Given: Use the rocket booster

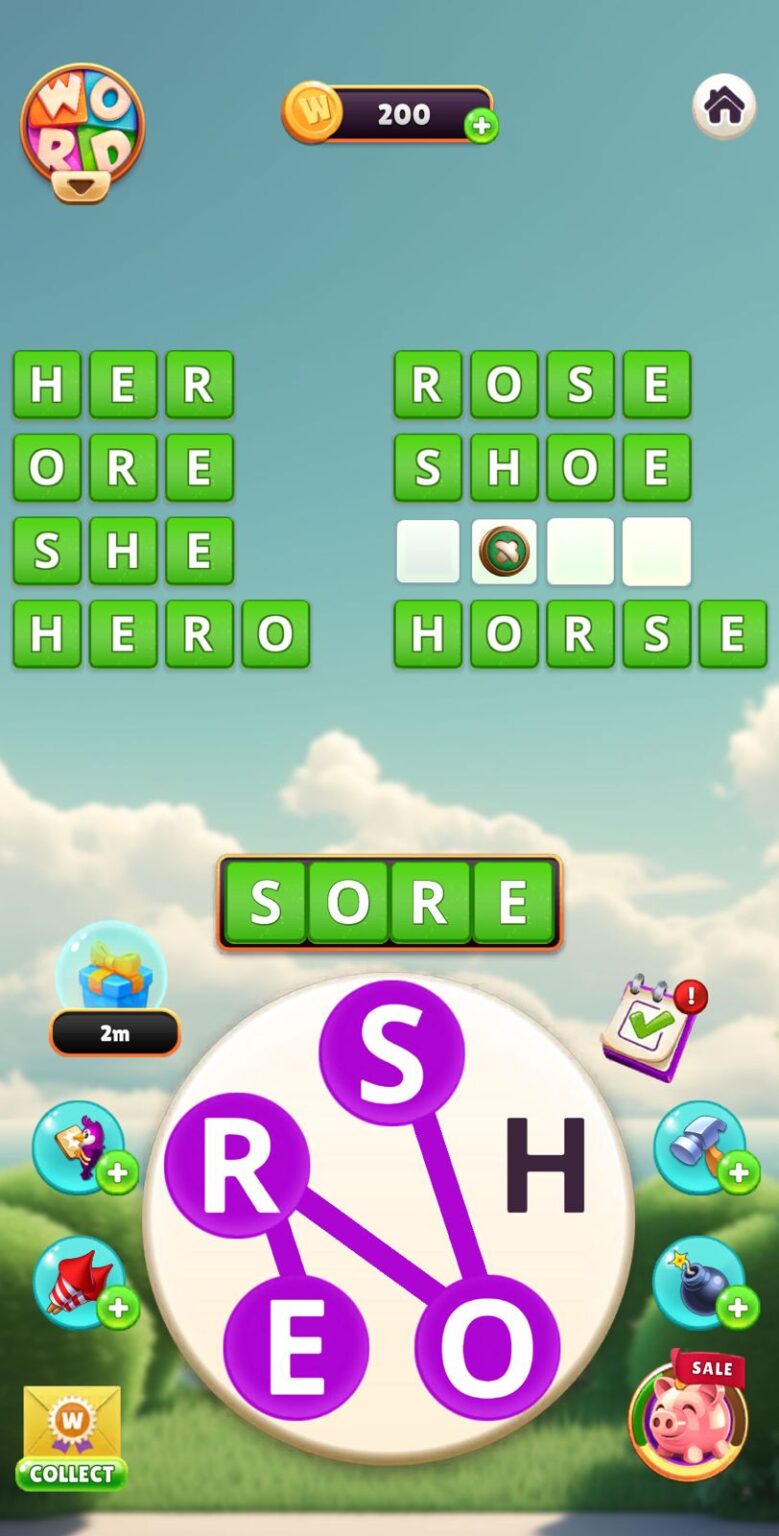Looking at the screenshot, I should pyautogui.click(x=79, y=1282).
